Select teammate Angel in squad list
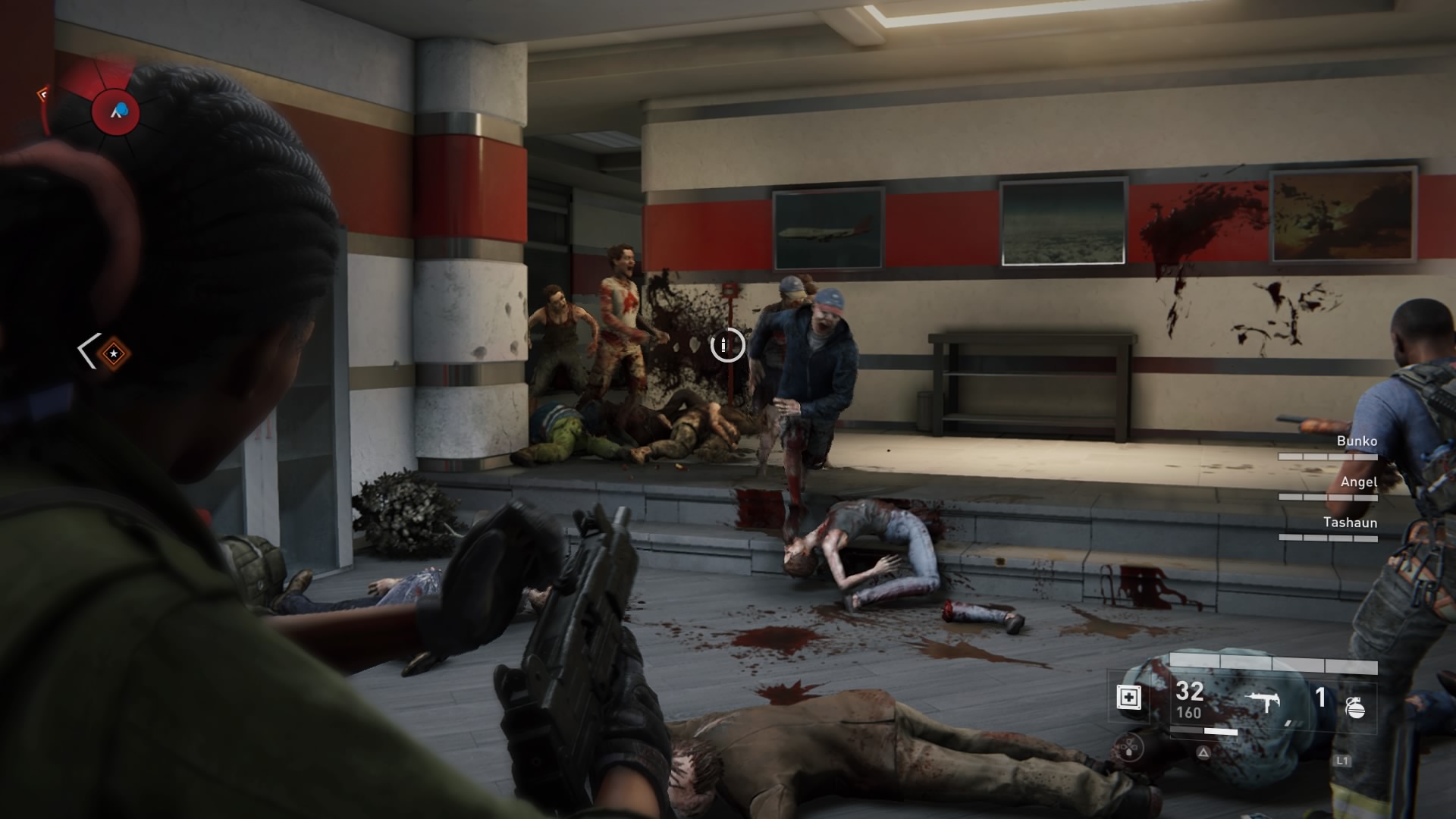Screen dimensions: 1456x819 click(1358, 482)
